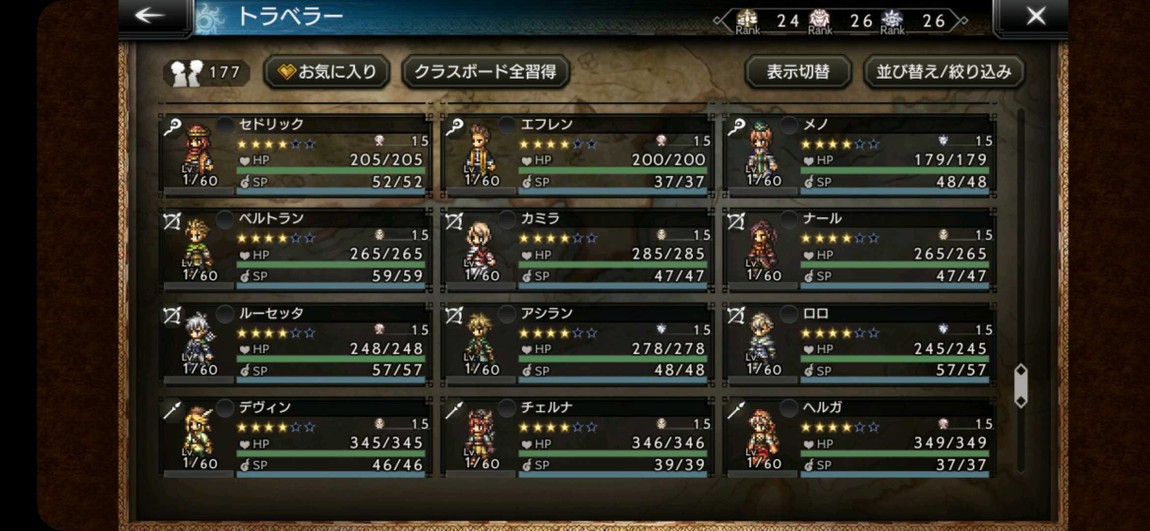This screenshot has height=531, width=1150.
Task: Choose traveler チェルナ card
Action: [578, 436]
